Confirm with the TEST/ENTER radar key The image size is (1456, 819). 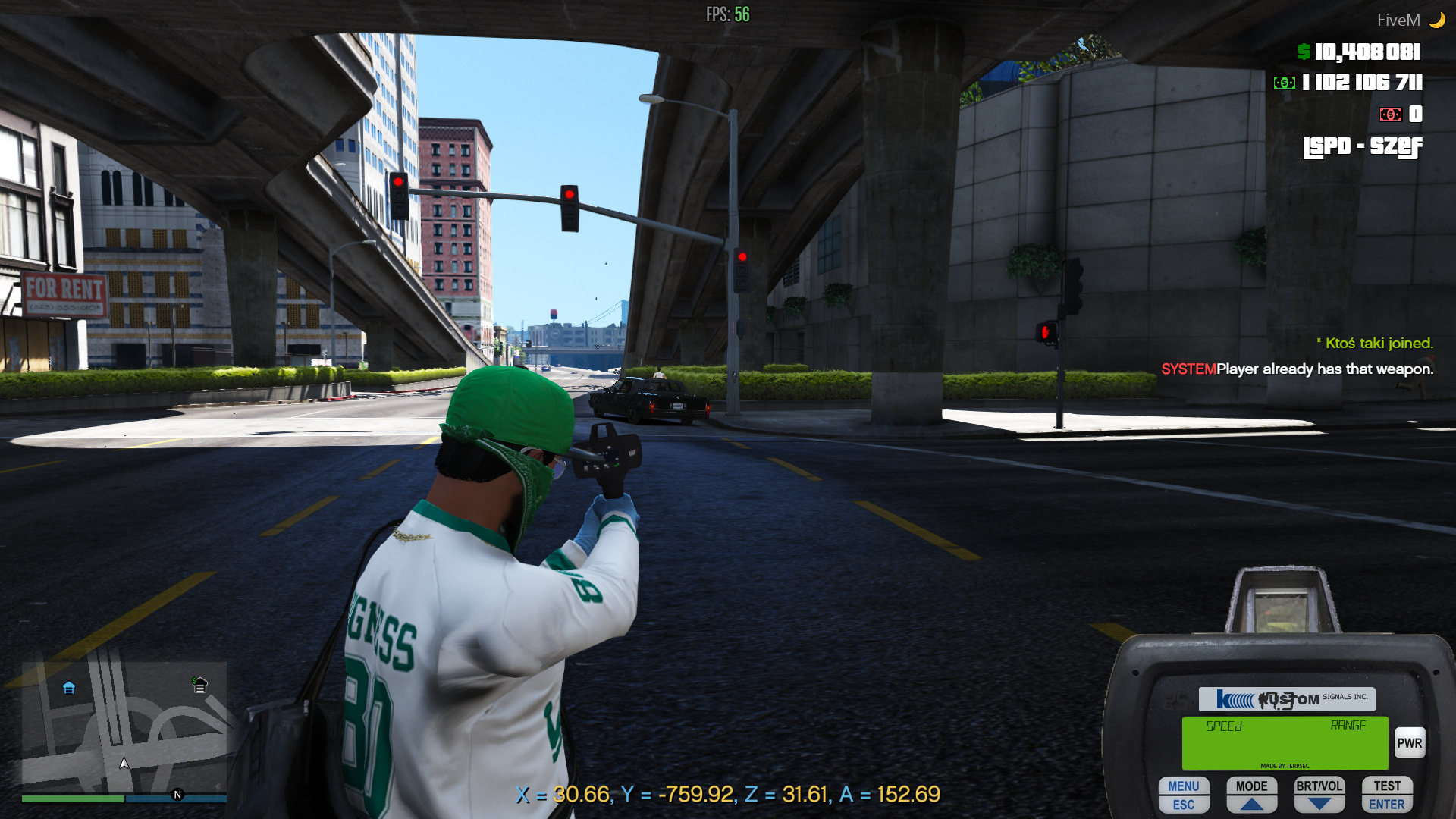1387,793
